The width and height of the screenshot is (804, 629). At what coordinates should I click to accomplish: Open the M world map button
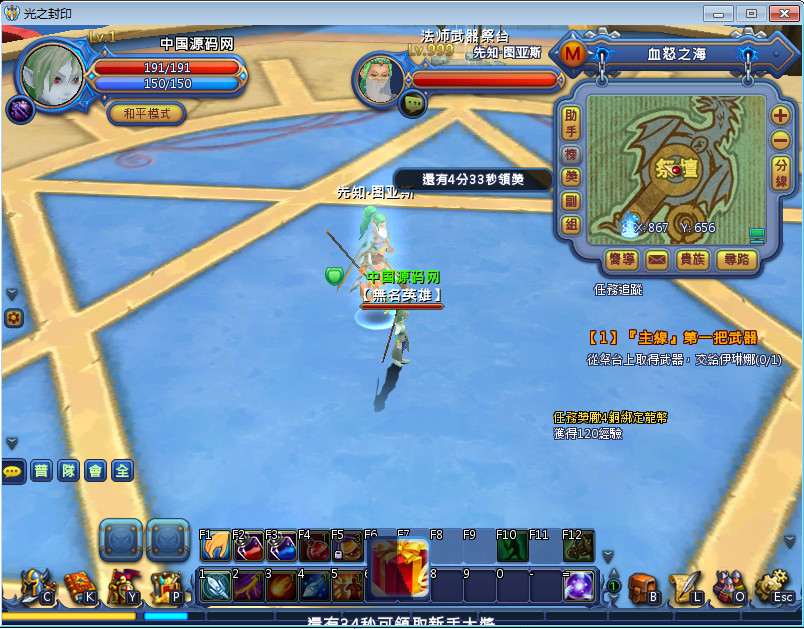pos(573,55)
